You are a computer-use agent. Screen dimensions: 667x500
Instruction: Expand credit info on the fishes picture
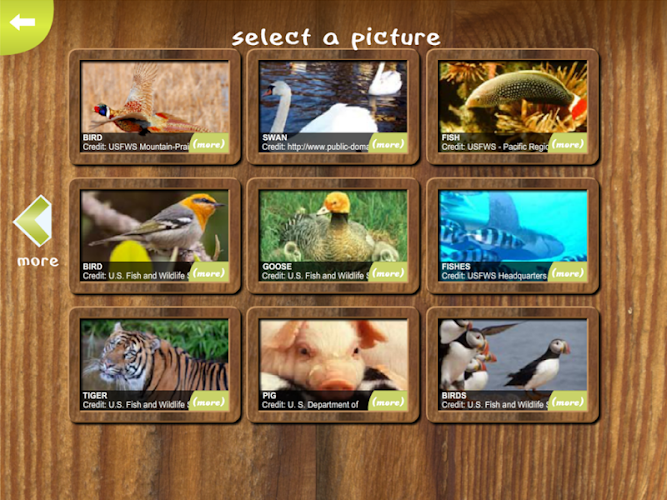tap(567, 272)
